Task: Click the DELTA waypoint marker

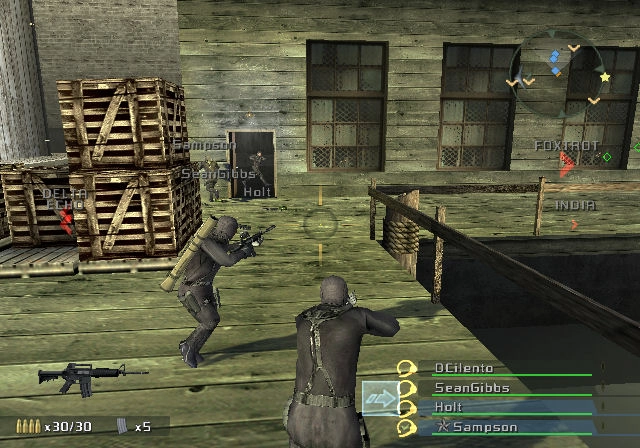Action: (66, 212)
